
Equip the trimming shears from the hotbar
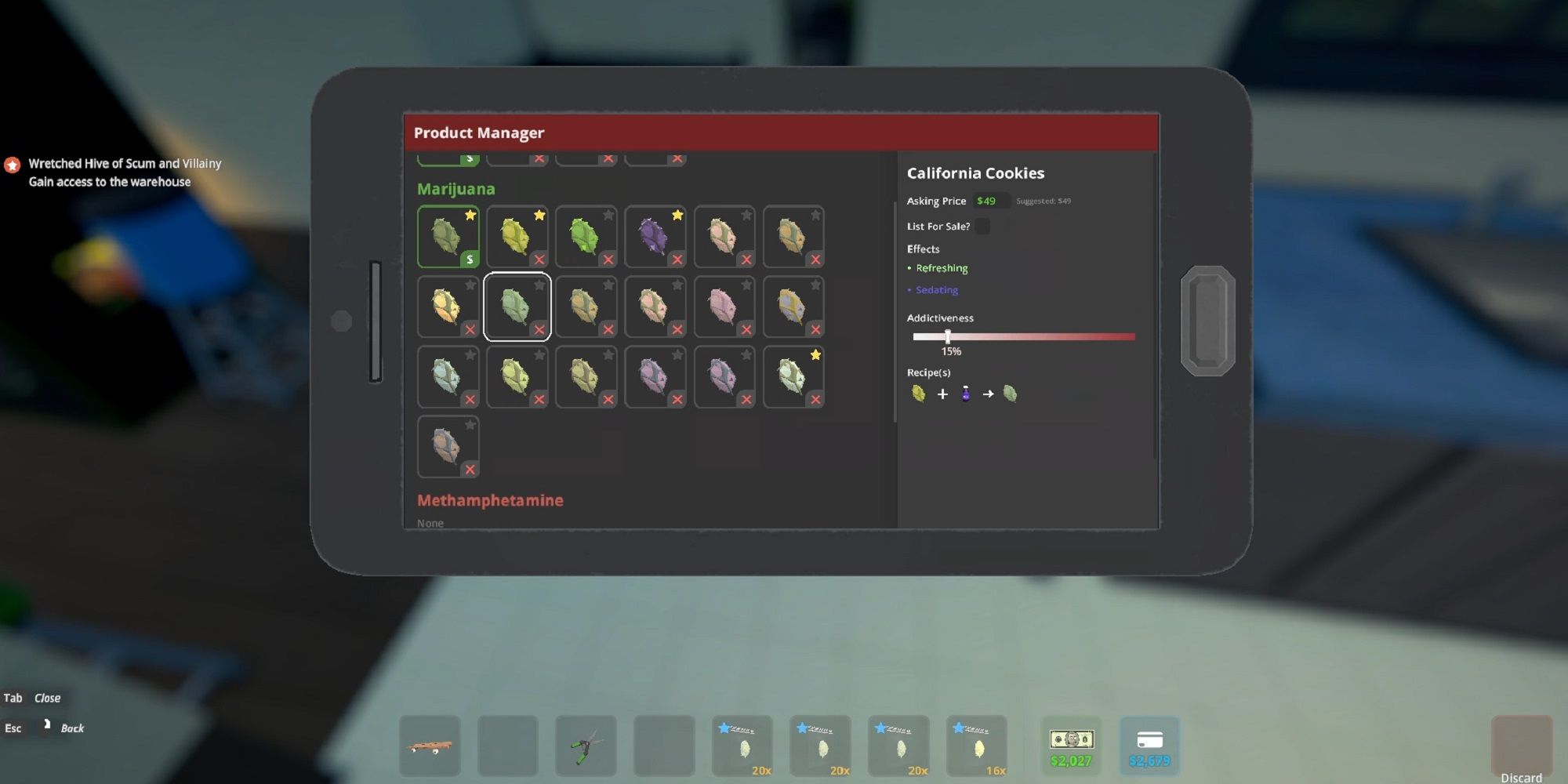point(586,746)
